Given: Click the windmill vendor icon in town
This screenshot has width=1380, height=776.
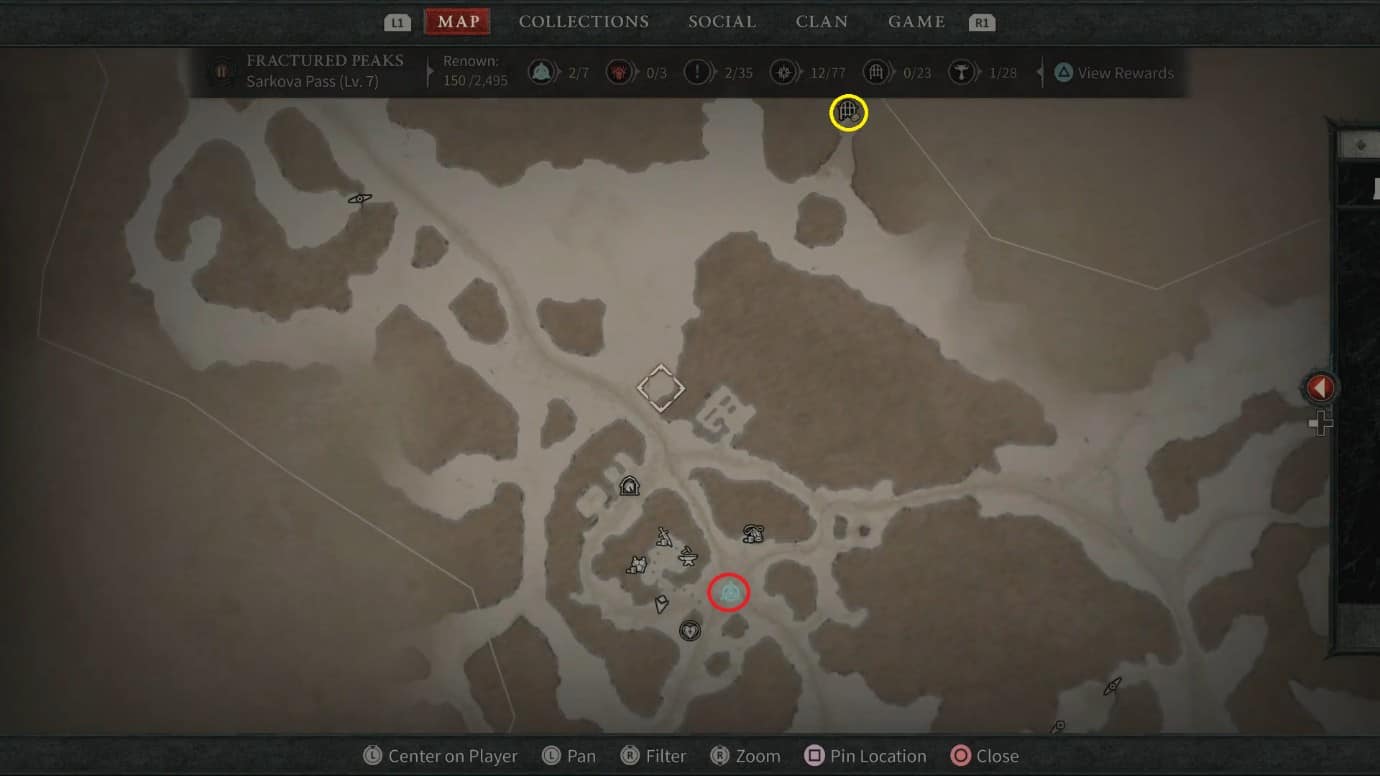Looking at the screenshot, I should point(664,536).
